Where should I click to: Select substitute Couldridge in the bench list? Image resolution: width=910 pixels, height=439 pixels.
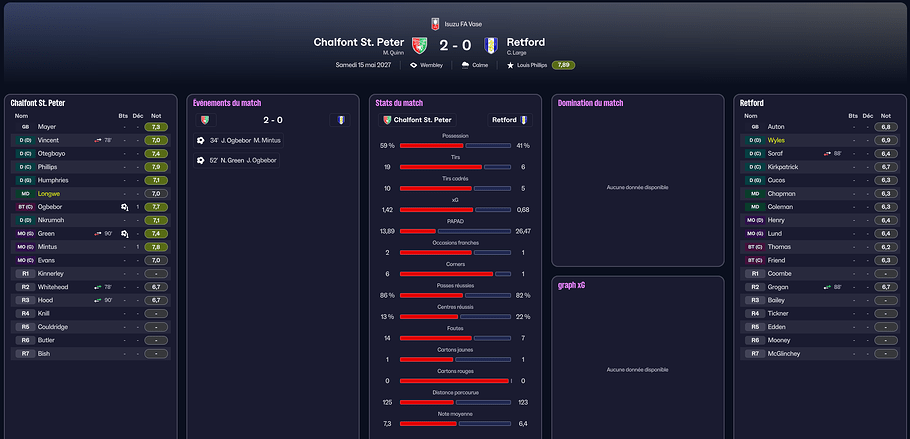click(53, 326)
